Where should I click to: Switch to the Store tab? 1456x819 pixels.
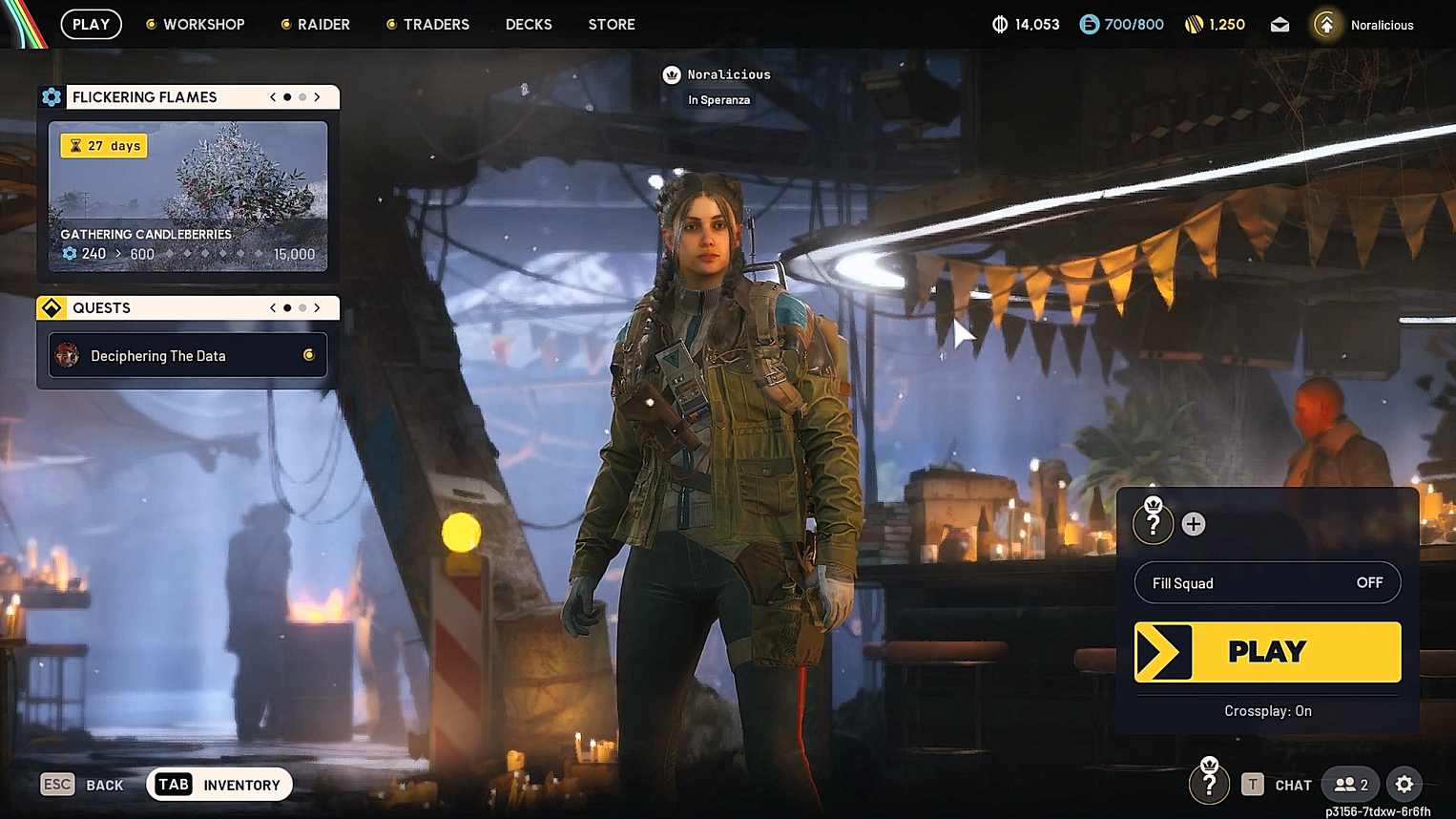pos(611,24)
